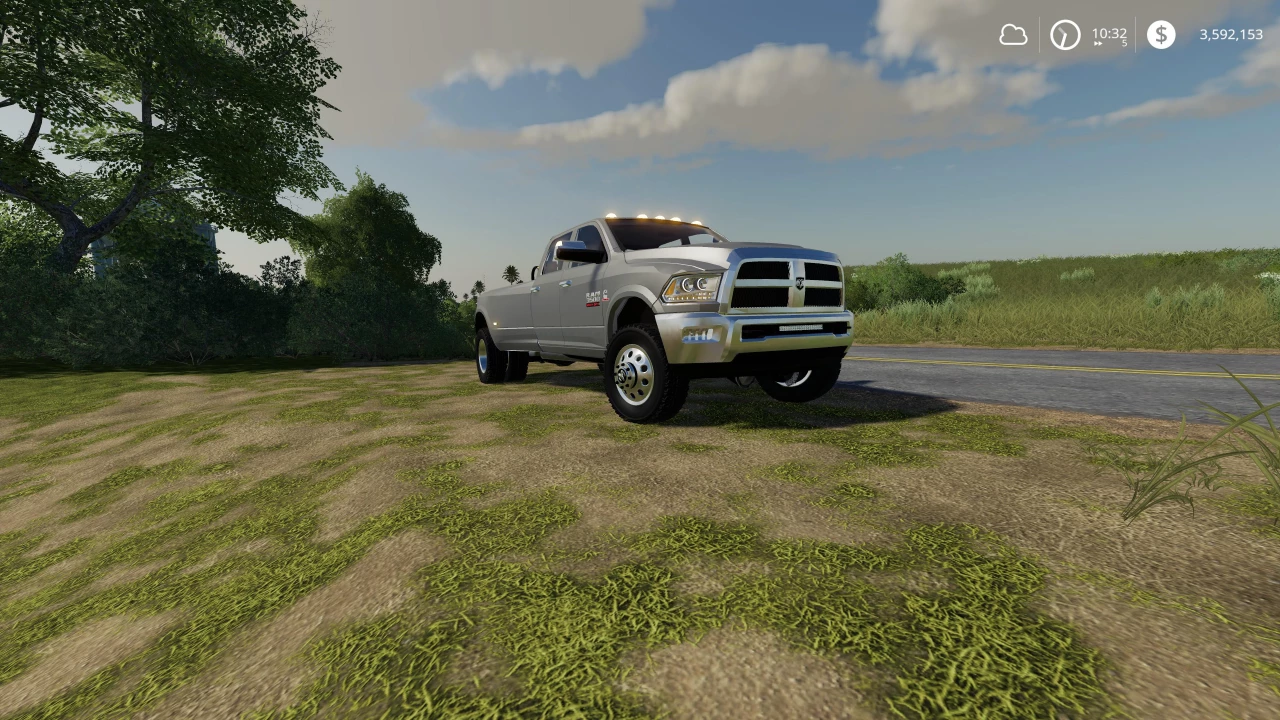Image resolution: width=1280 pixels, height=720 pixels.
Task: Click the account balance 3,592,153
Action: point(1230,35)
